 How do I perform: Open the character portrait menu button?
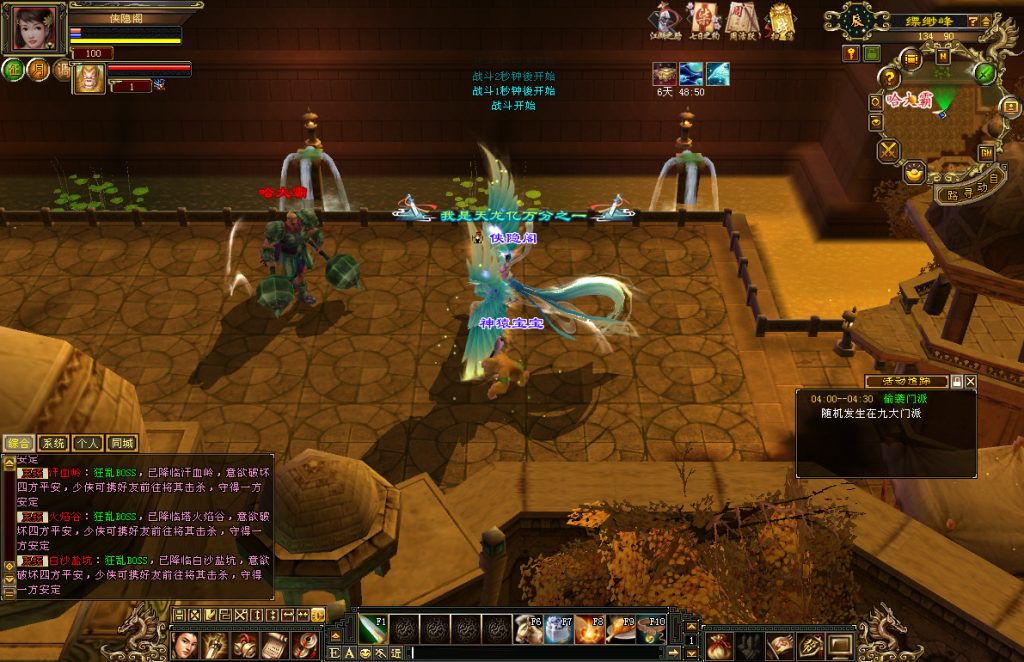tap(184, 645)
